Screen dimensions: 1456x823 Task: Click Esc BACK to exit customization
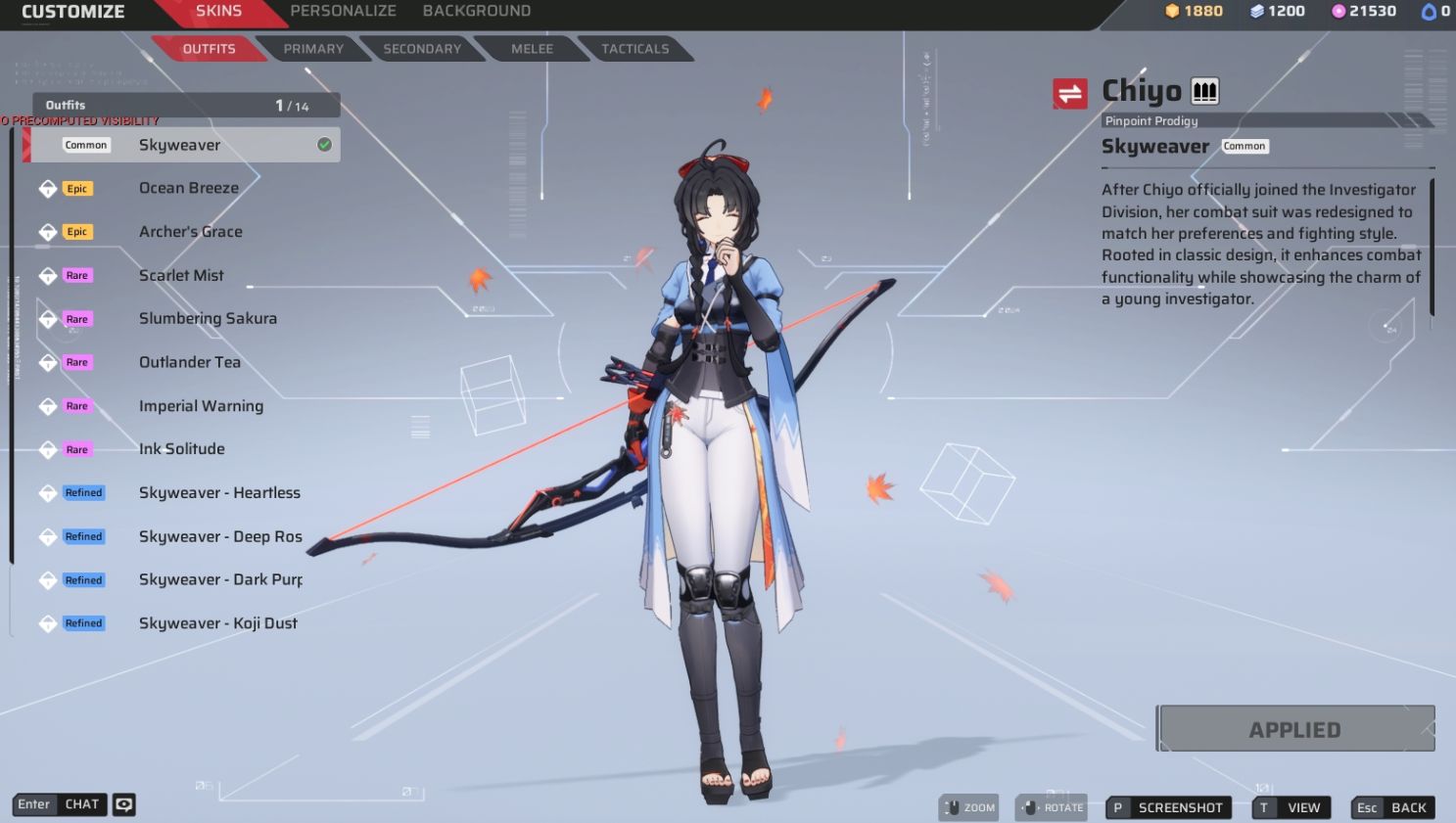click(x=1391, y=807)
